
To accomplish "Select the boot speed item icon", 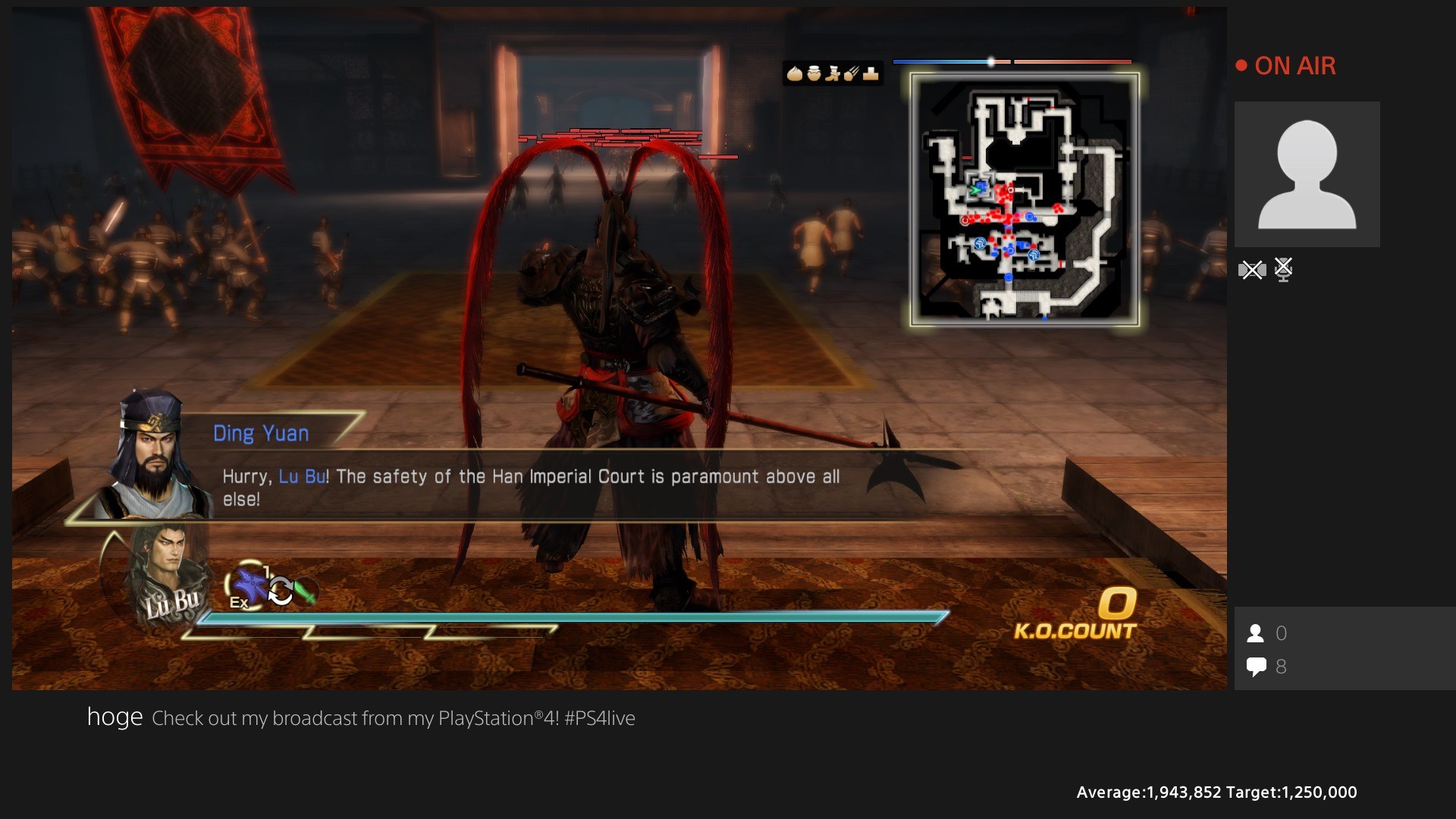I will pos(833,74).
